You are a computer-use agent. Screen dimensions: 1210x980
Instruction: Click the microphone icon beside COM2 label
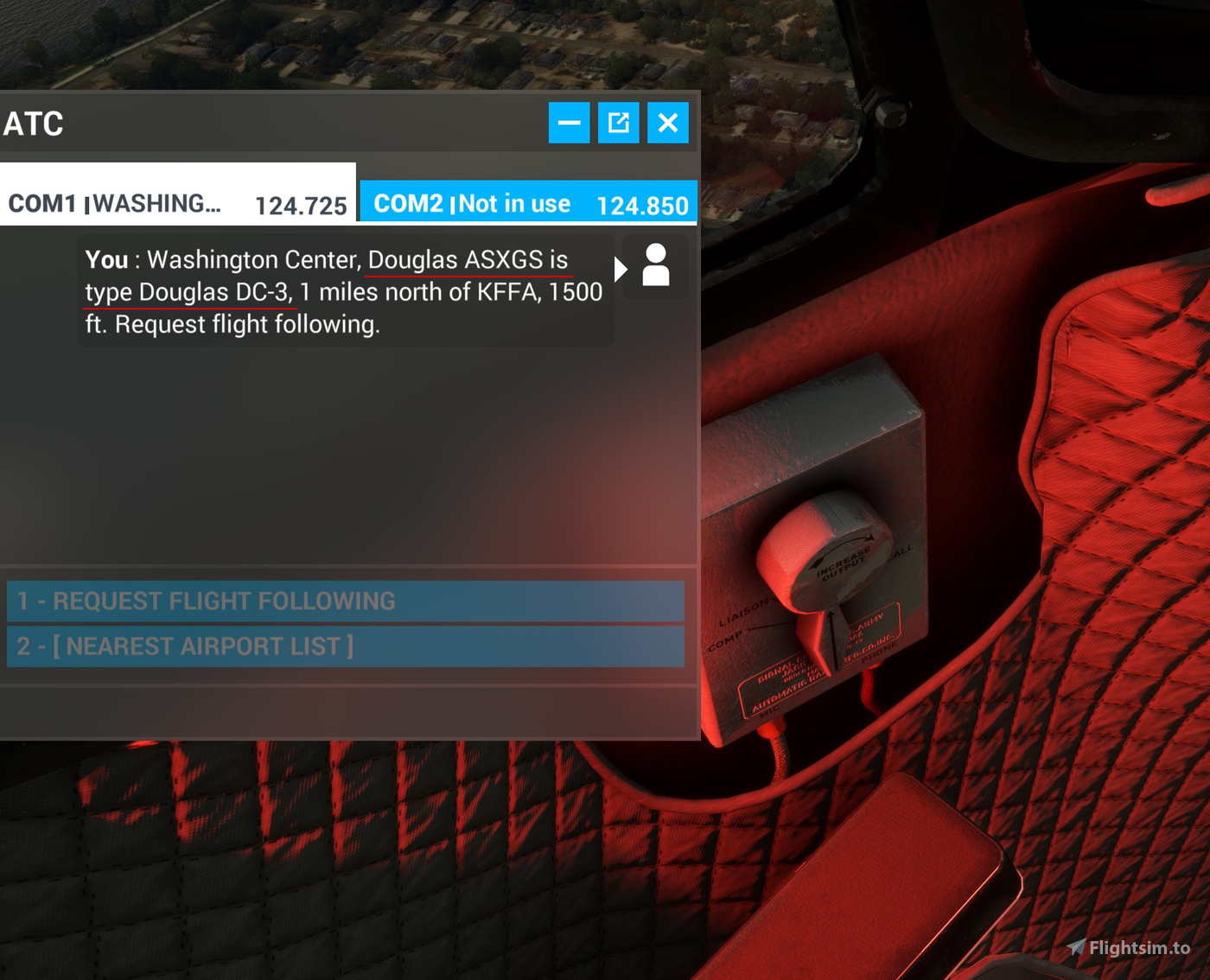click(453, 203)
